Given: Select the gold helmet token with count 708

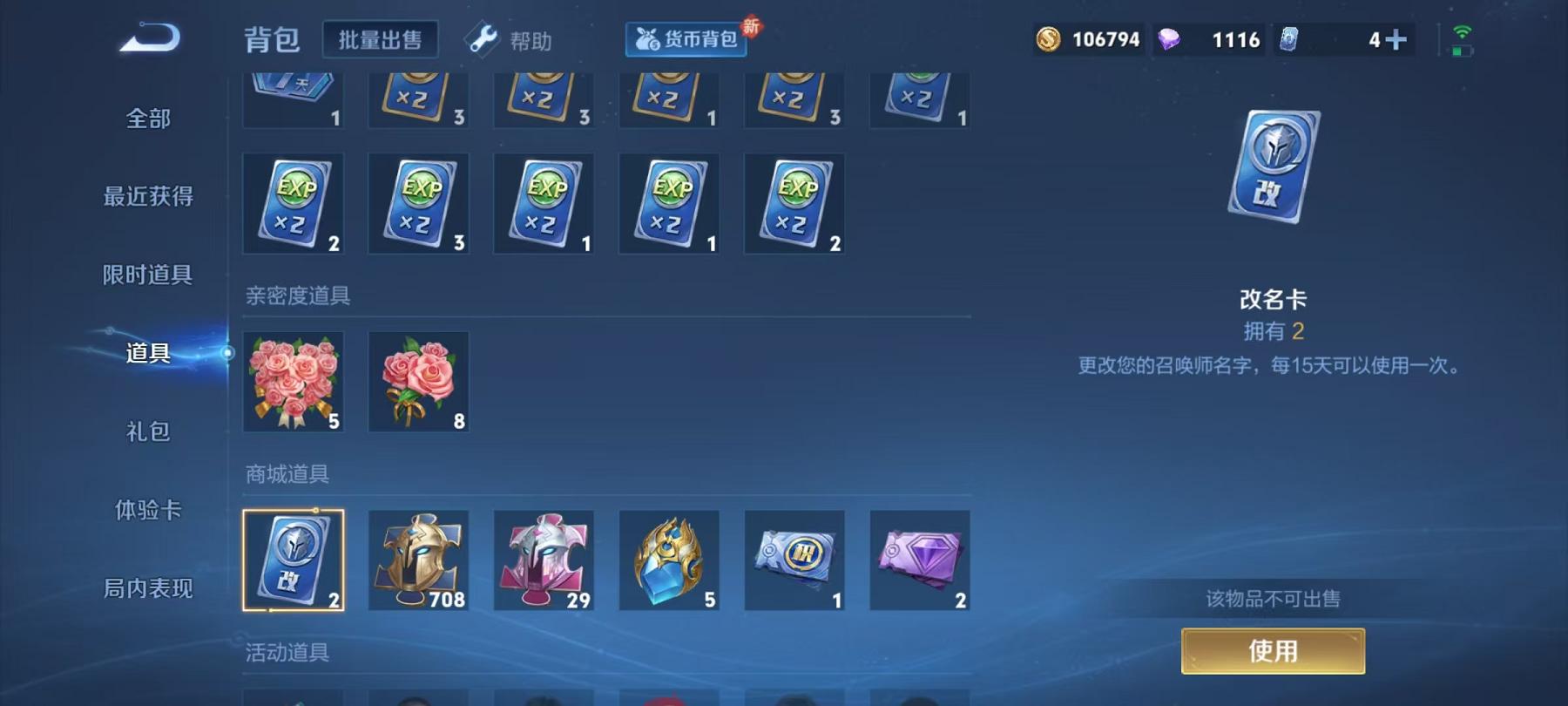Looking at the screenshot, I should tap(419, 560).
